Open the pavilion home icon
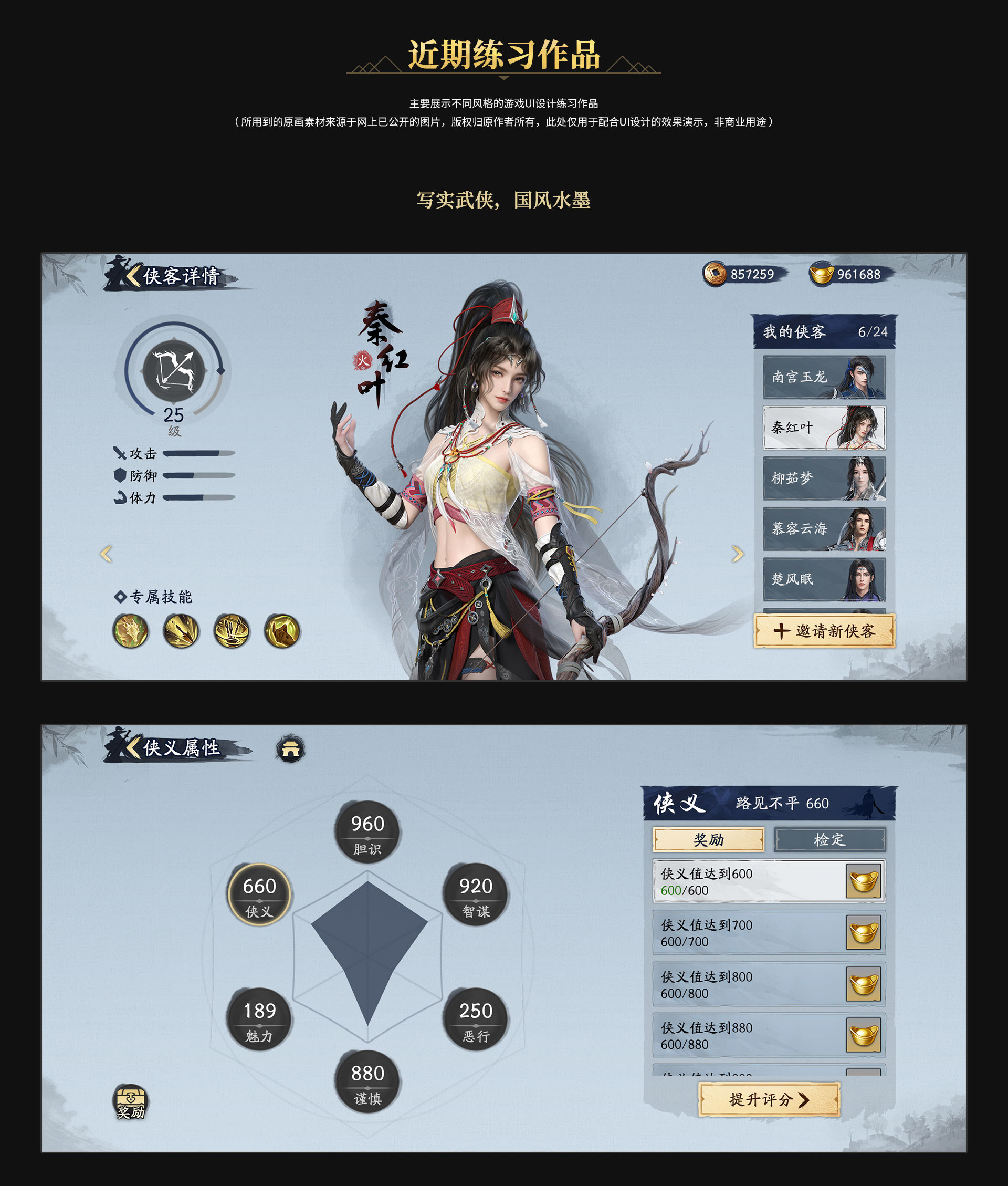 point(290,749)
